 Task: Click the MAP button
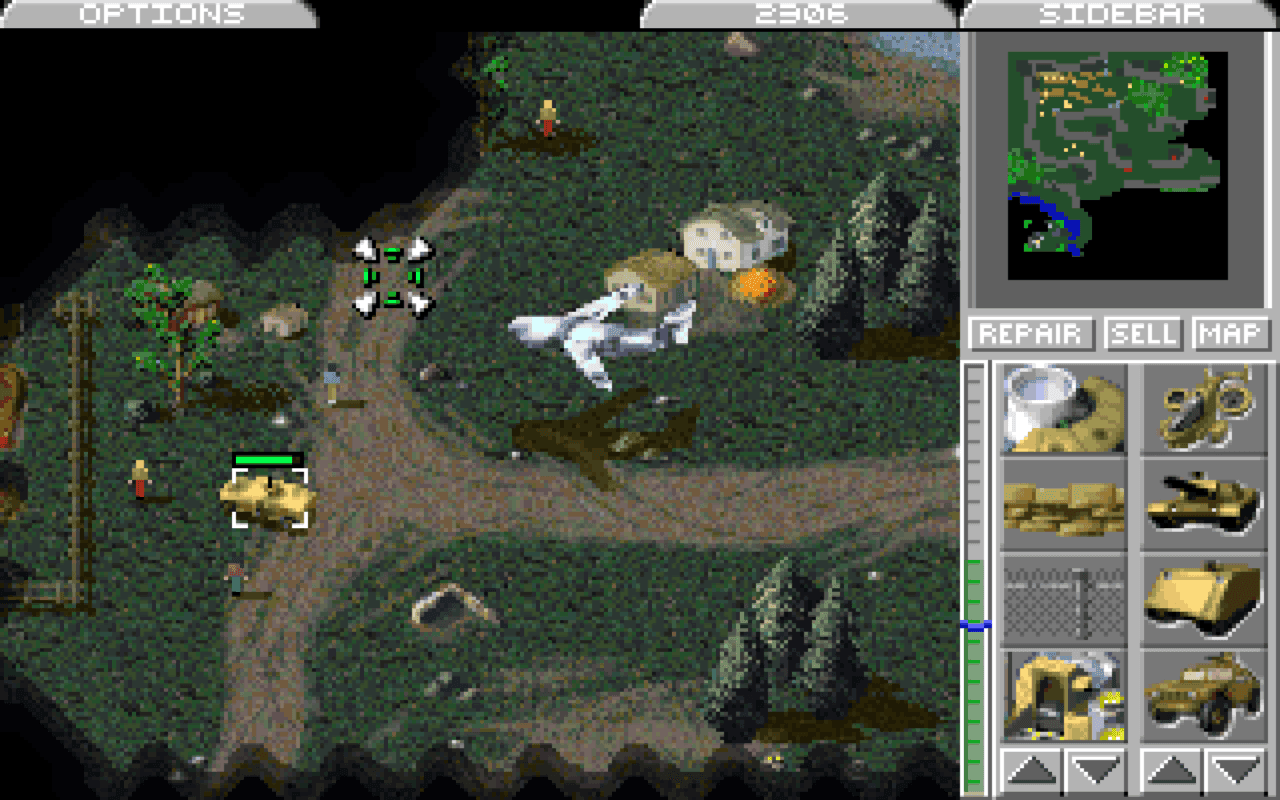[1232, 333]
